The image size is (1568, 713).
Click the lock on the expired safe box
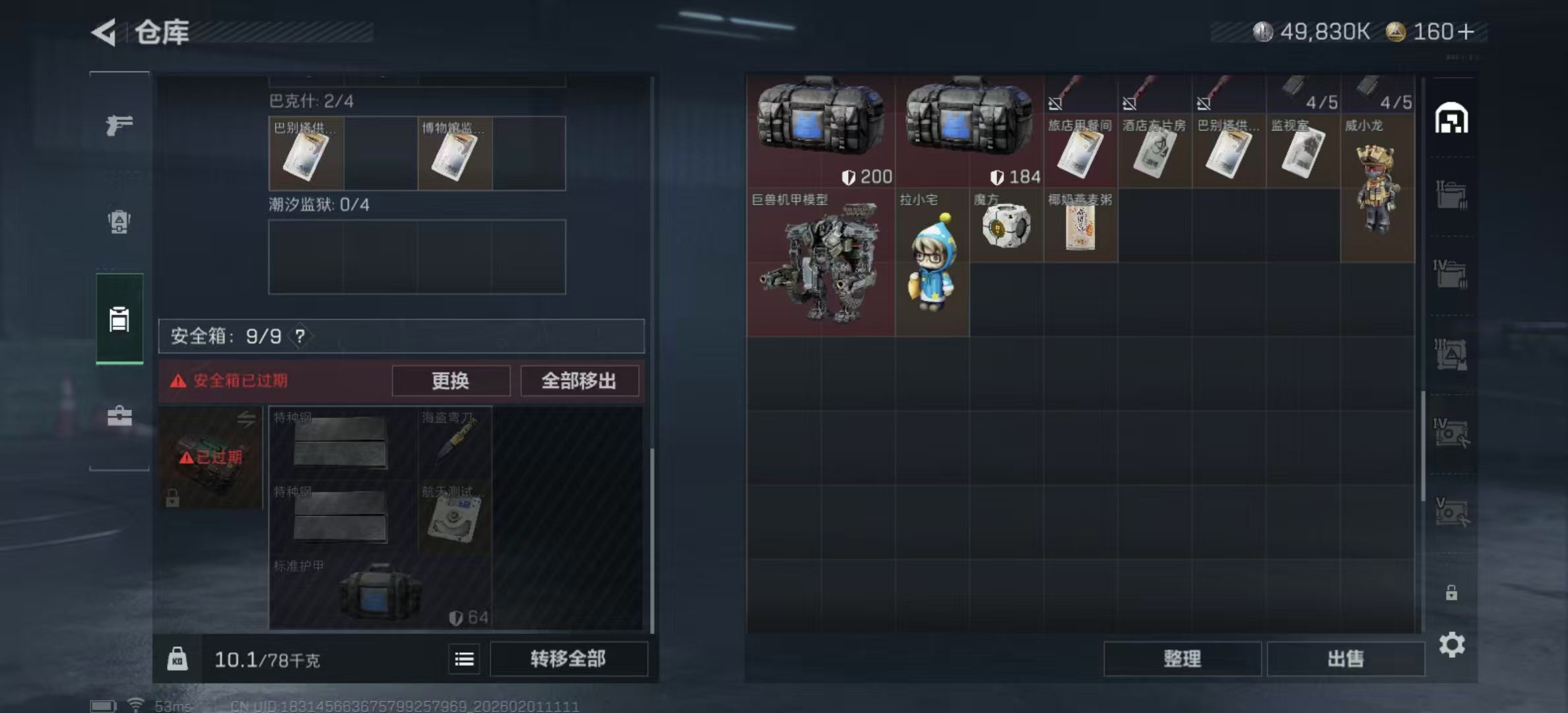pyautogui.click(x=173, y=498)
